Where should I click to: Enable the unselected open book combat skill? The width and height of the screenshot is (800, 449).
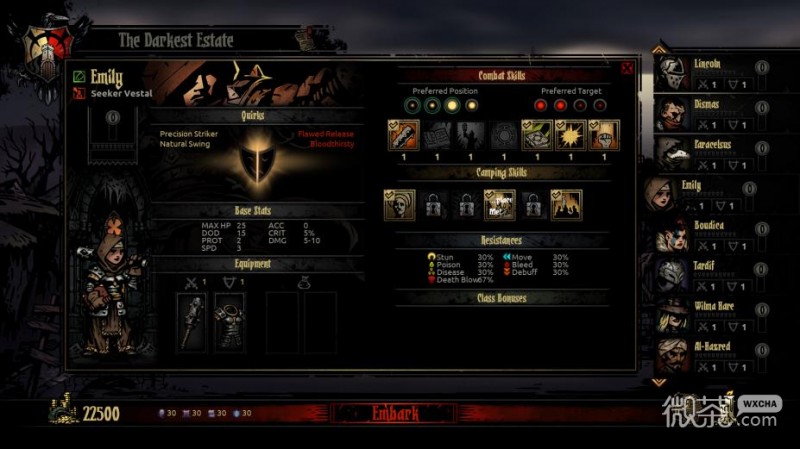pyautogui.click(x=437, y=135)
